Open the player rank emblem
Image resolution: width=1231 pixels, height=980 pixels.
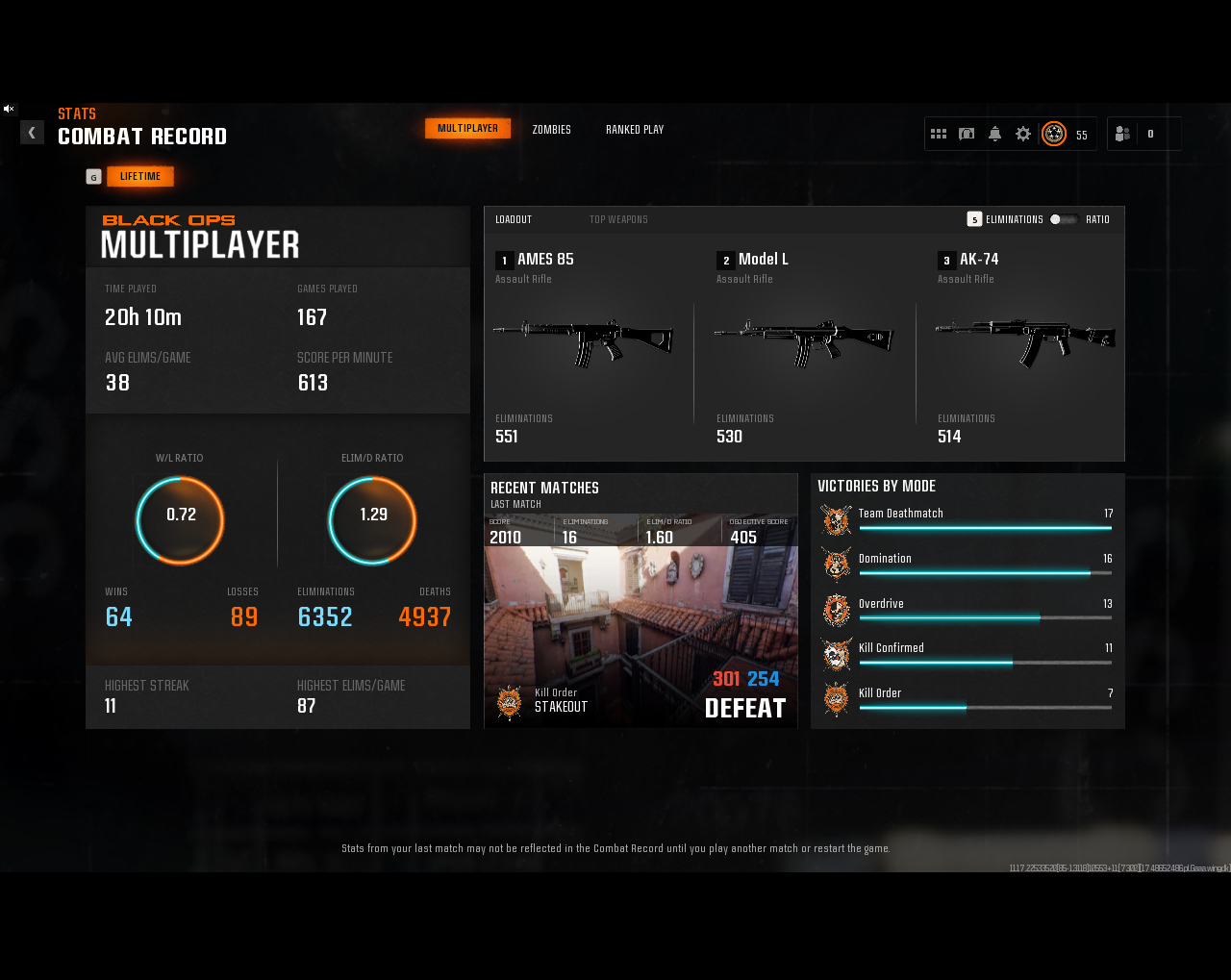[x=1054, y=135]
